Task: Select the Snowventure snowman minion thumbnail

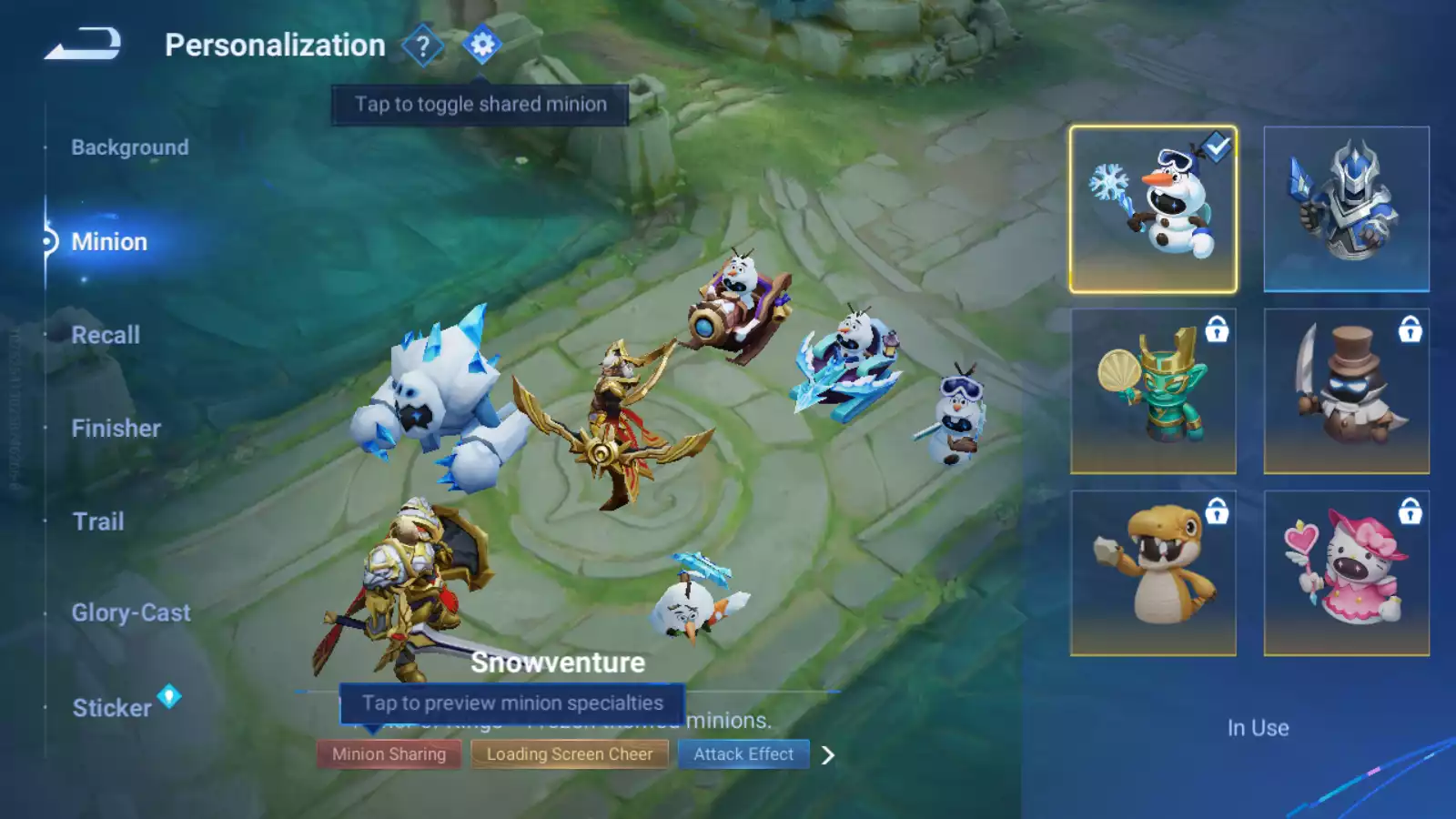Action: click(1153, 209)
